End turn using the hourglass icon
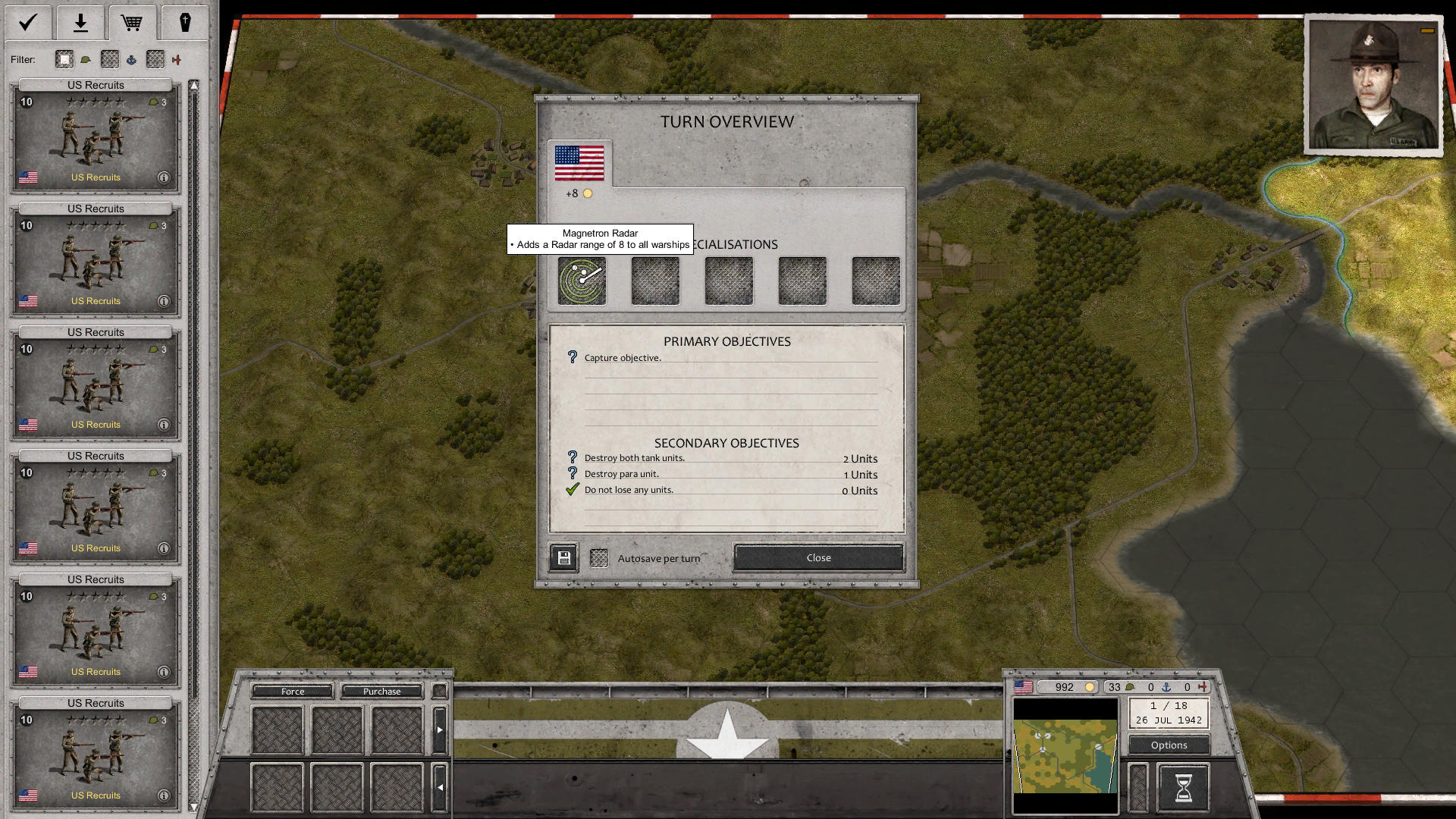1456x819 pixels. tap(1183, 787)
